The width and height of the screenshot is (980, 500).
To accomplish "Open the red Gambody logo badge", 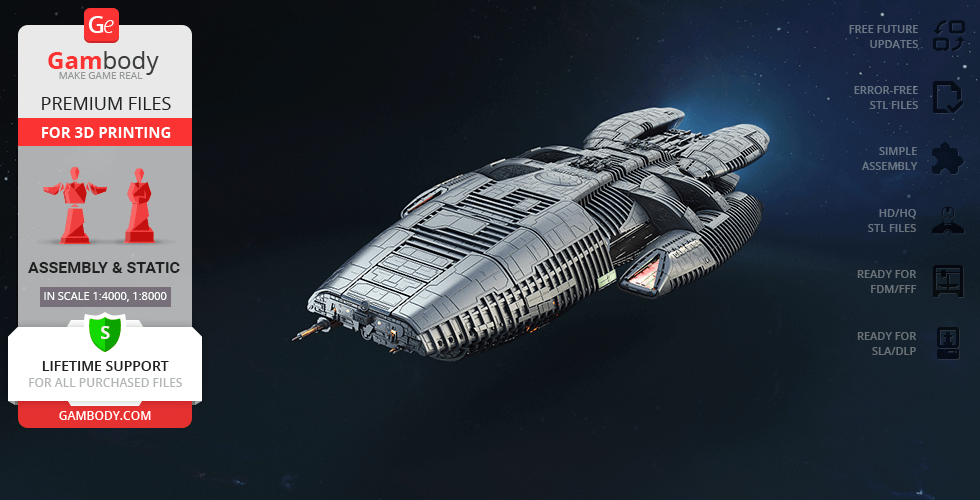I will pos(102,24).
